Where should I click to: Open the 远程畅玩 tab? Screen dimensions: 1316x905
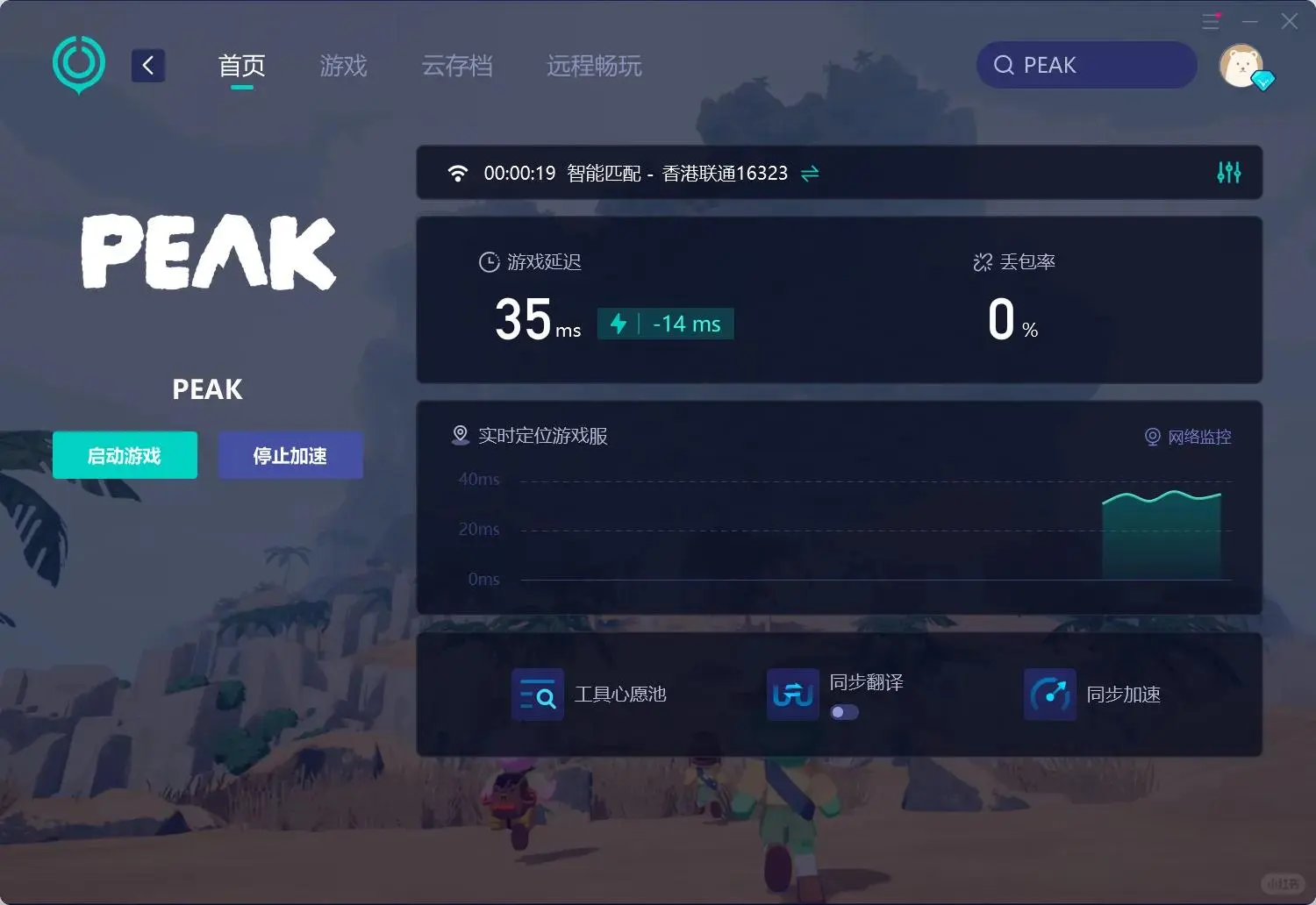(x=594, y=66)
